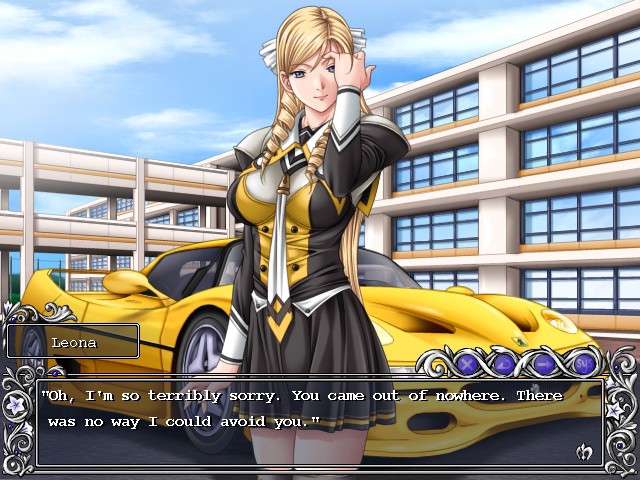Open the backlog with the return-arrow button

click(505, 363)
